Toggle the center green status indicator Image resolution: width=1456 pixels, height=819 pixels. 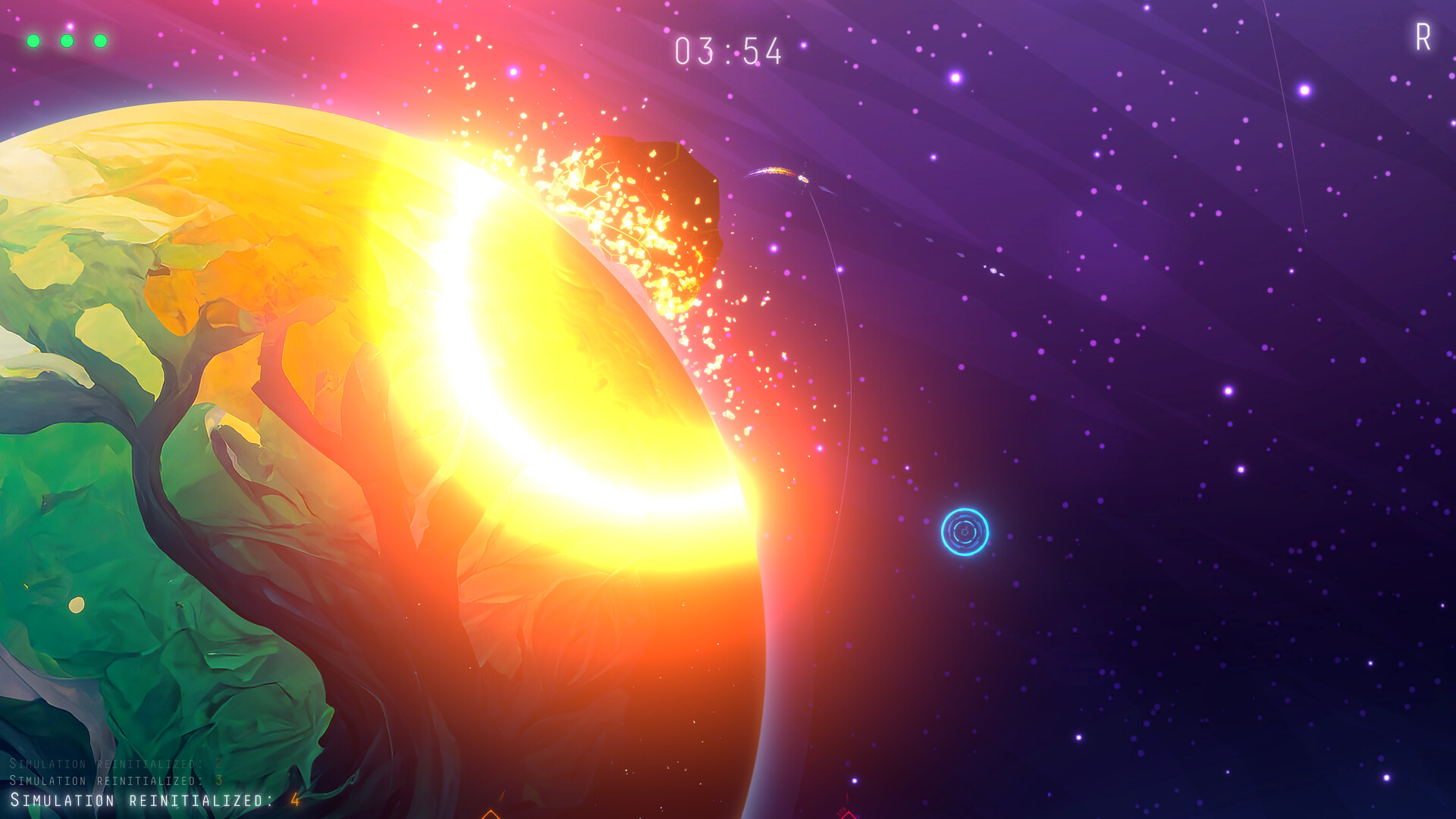coord(67,39)
